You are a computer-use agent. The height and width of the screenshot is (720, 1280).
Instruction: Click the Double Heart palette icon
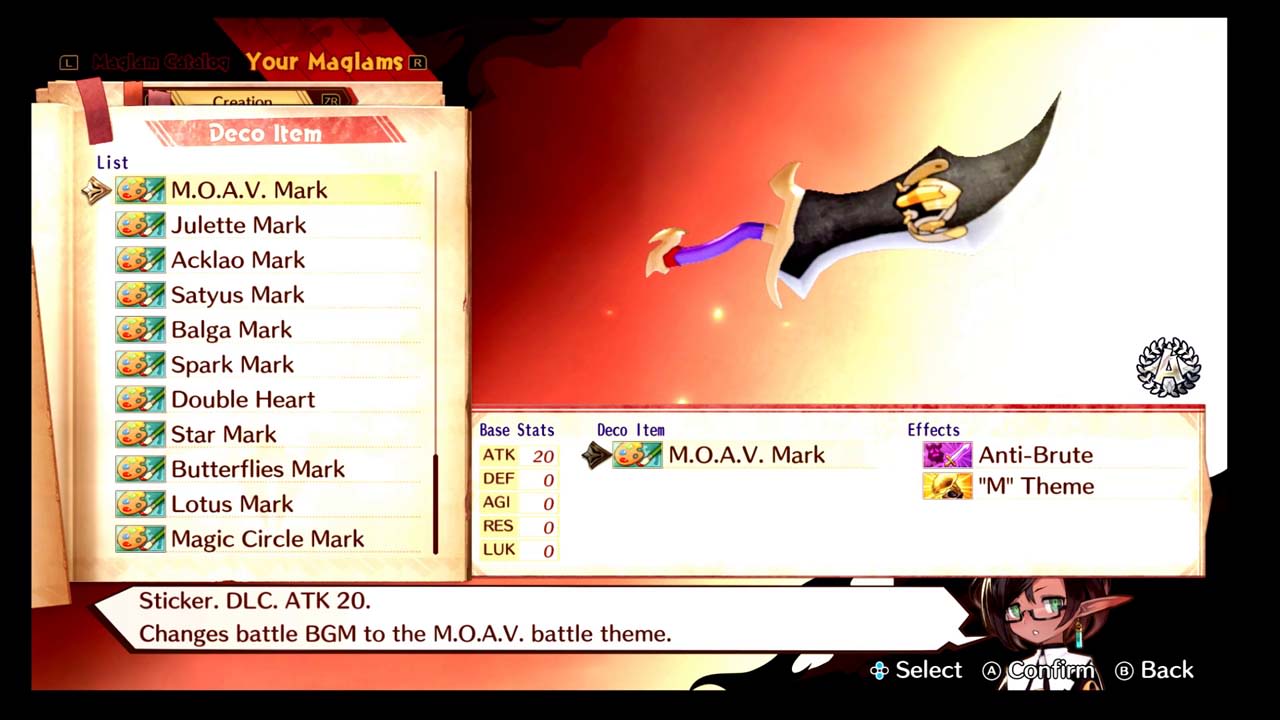click(x=140, y=399)
